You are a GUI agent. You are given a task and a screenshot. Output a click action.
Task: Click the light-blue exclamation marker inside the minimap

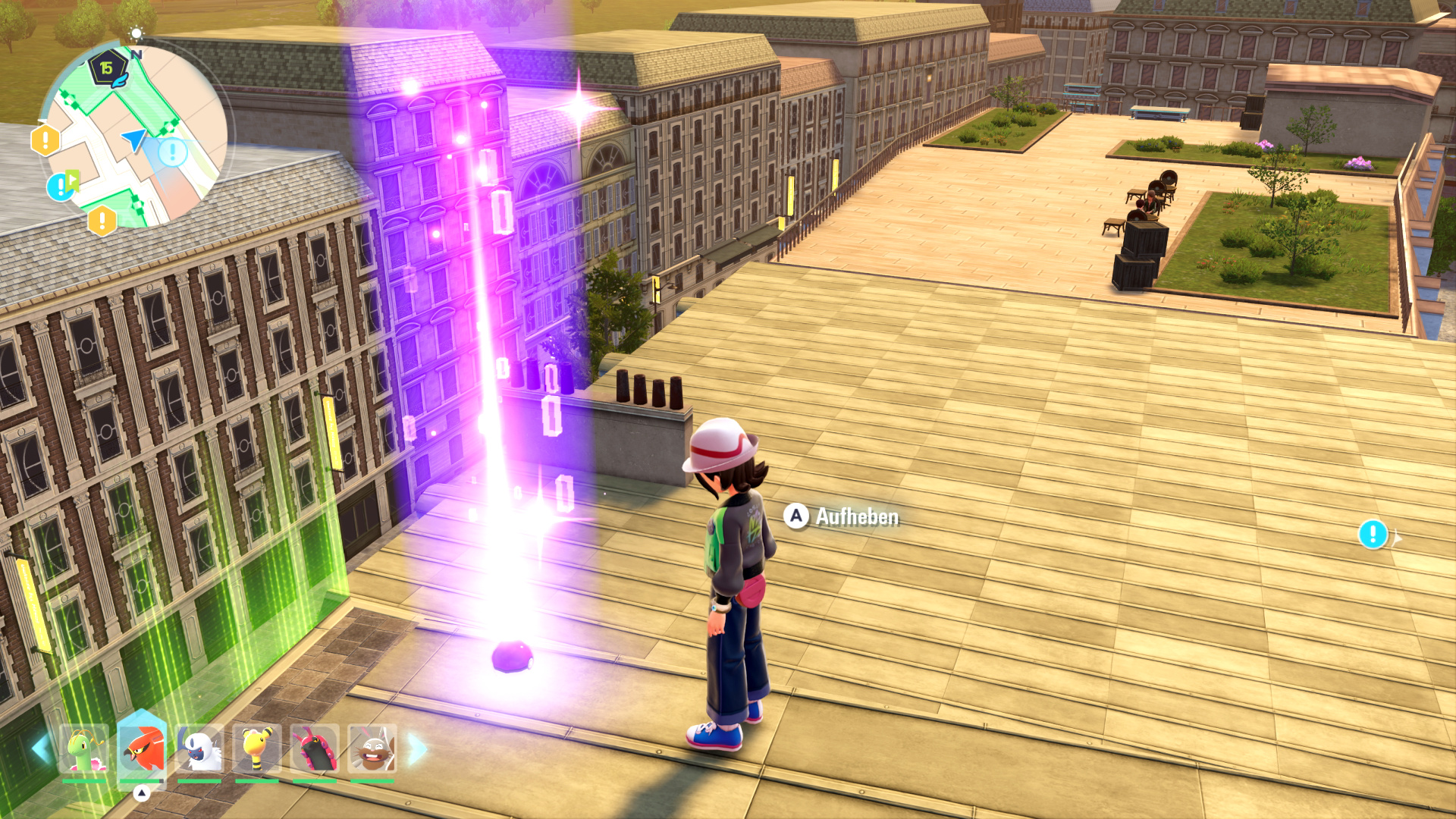(173, 152)
